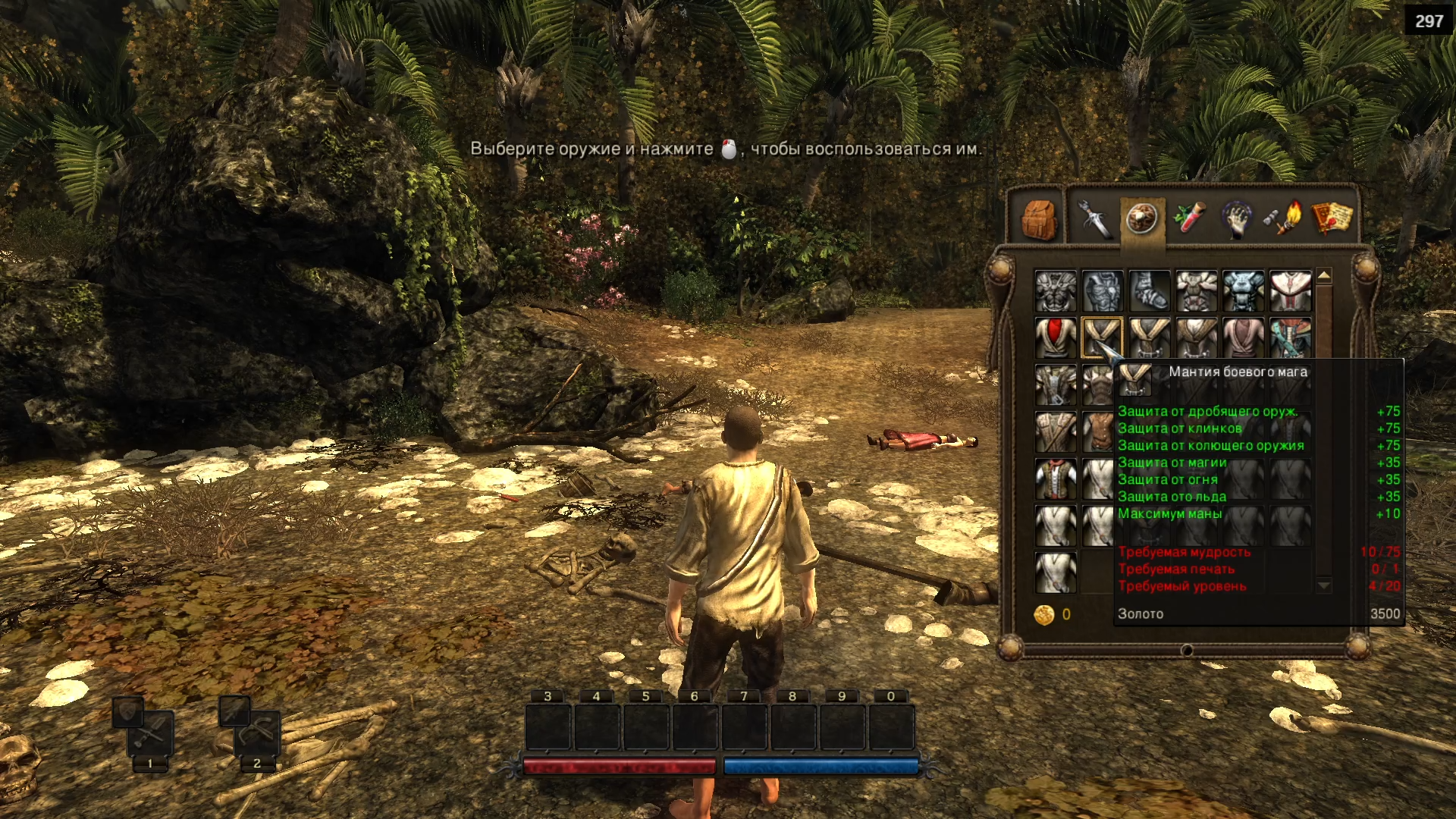Open the torch and hammer tools tab
The image size is (1456, 819).
coord(1283,218)
